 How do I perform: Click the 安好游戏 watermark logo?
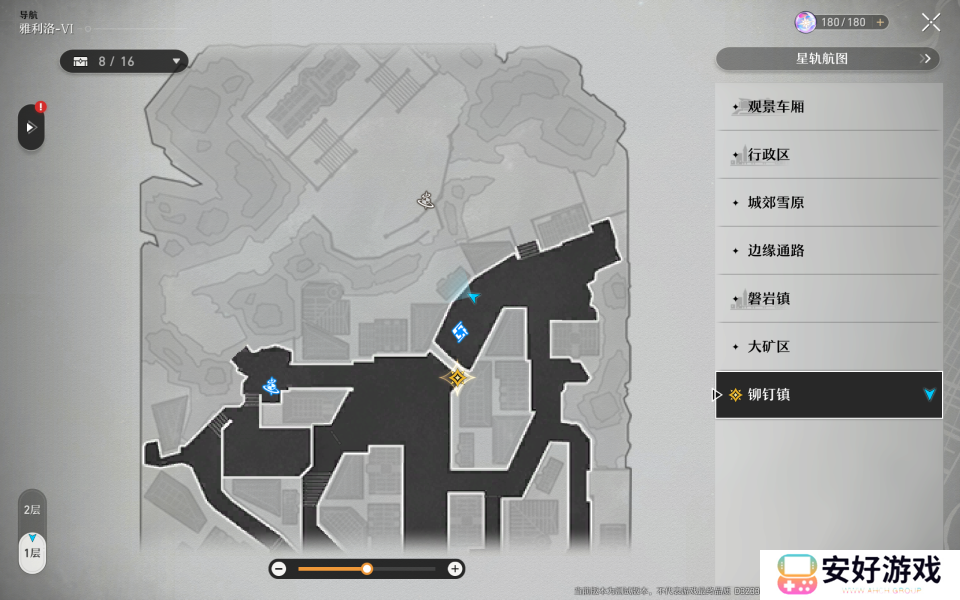[860, 574]
